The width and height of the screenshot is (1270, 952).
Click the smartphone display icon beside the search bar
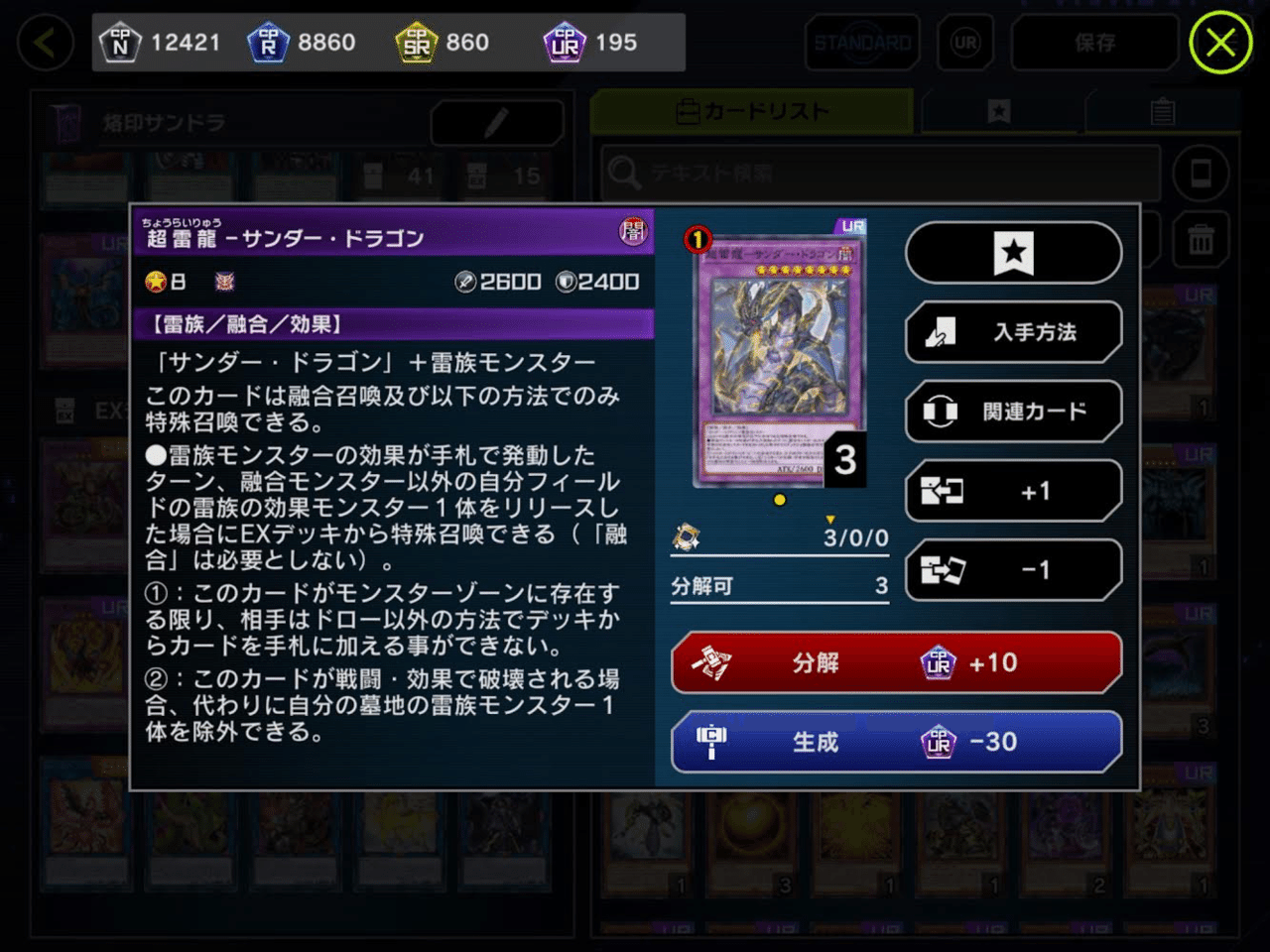point(1201,173)
